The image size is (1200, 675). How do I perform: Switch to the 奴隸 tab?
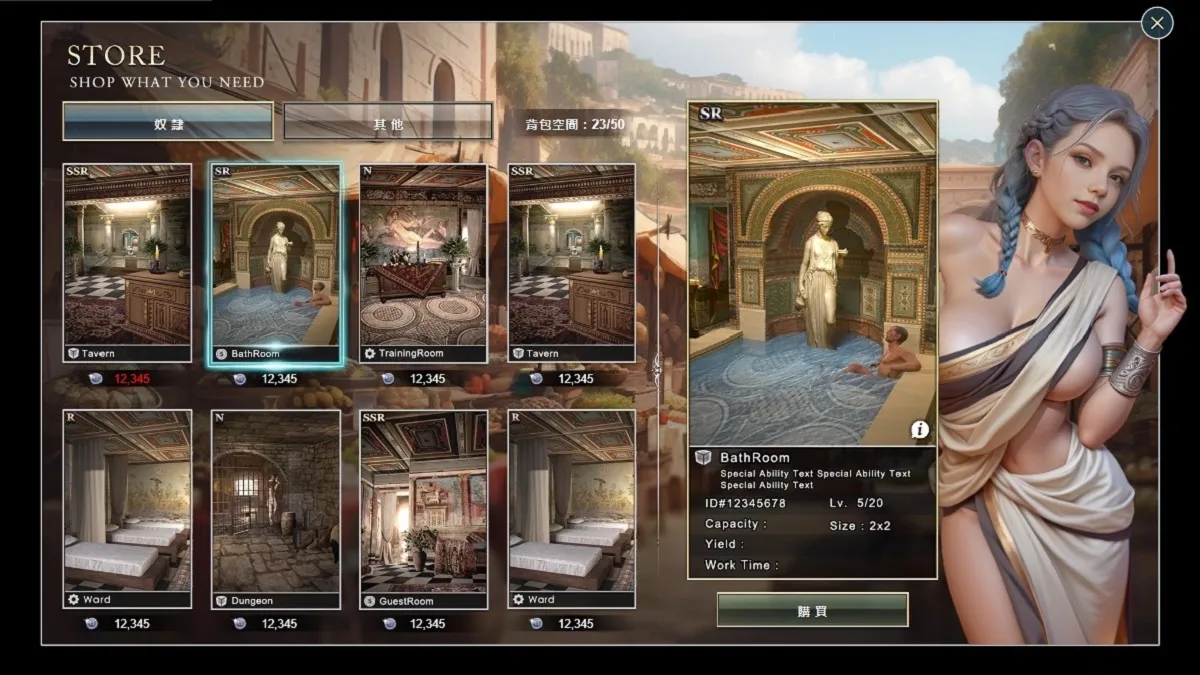tap(168, 122)
